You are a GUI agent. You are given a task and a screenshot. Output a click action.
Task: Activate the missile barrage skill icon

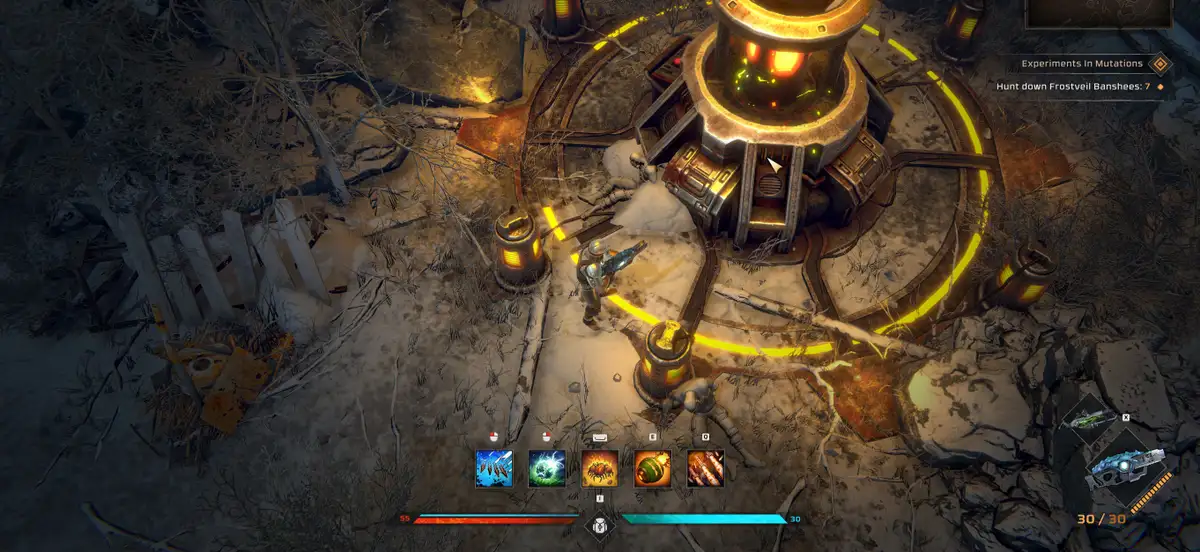(705, 468)
